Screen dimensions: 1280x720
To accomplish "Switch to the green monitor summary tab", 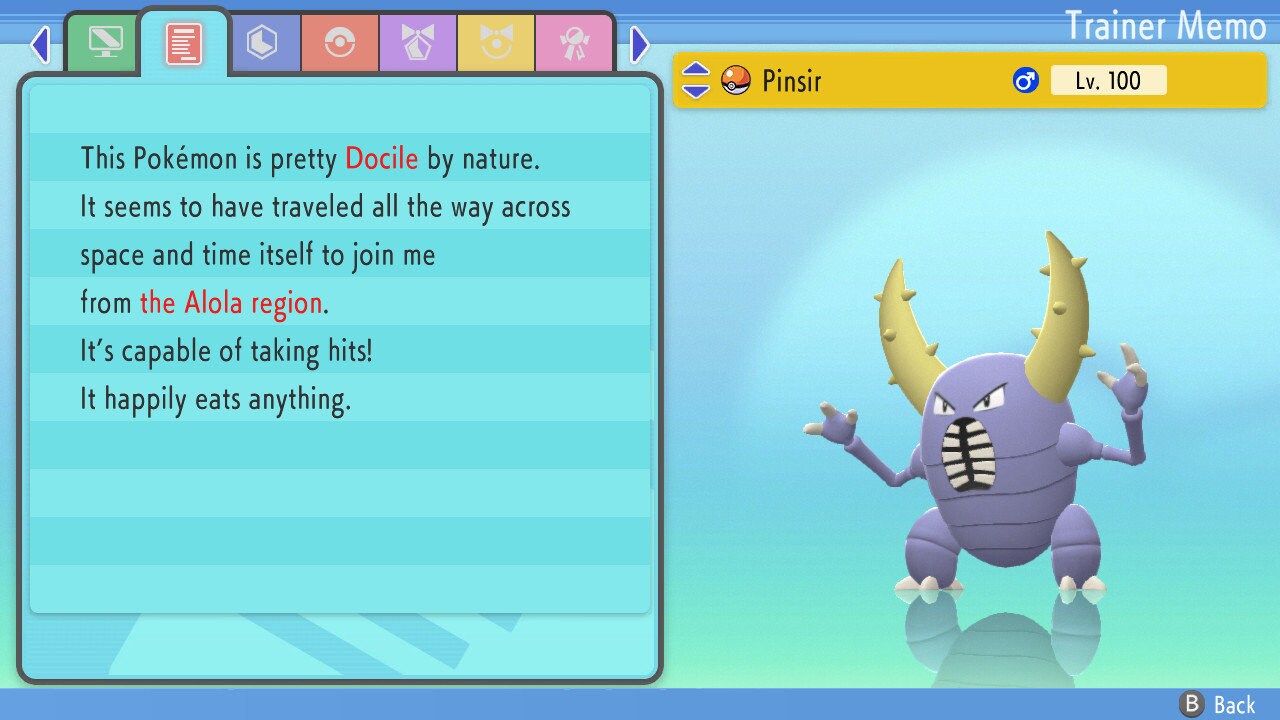I will coord(105,43).
